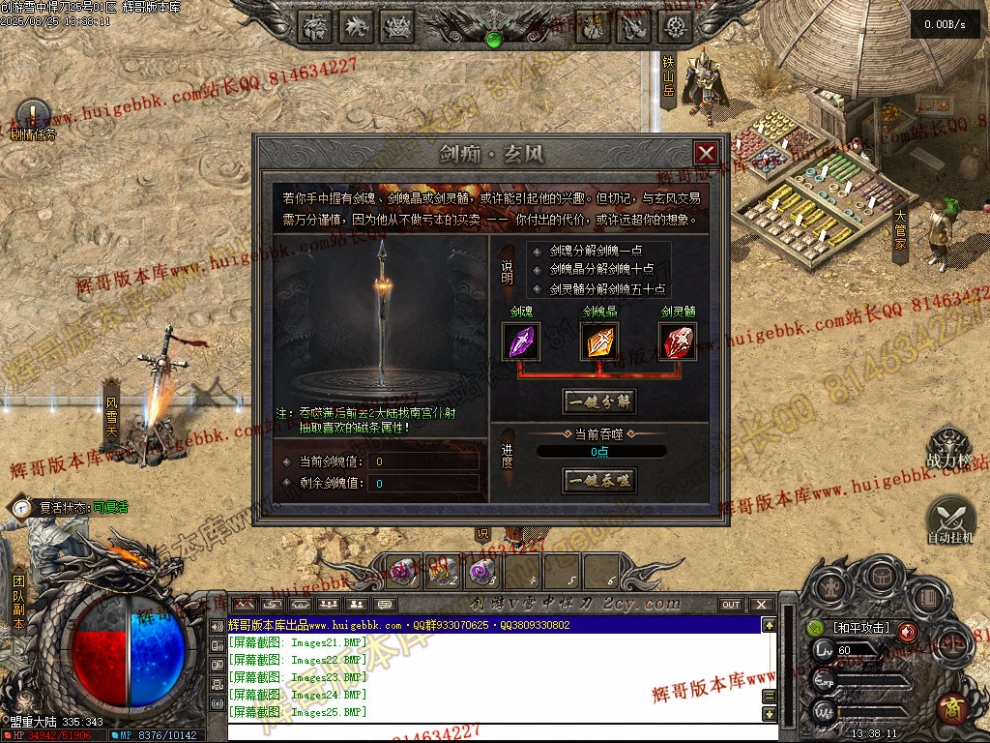Click the 一键吞噬 devour button

[599, 481]
